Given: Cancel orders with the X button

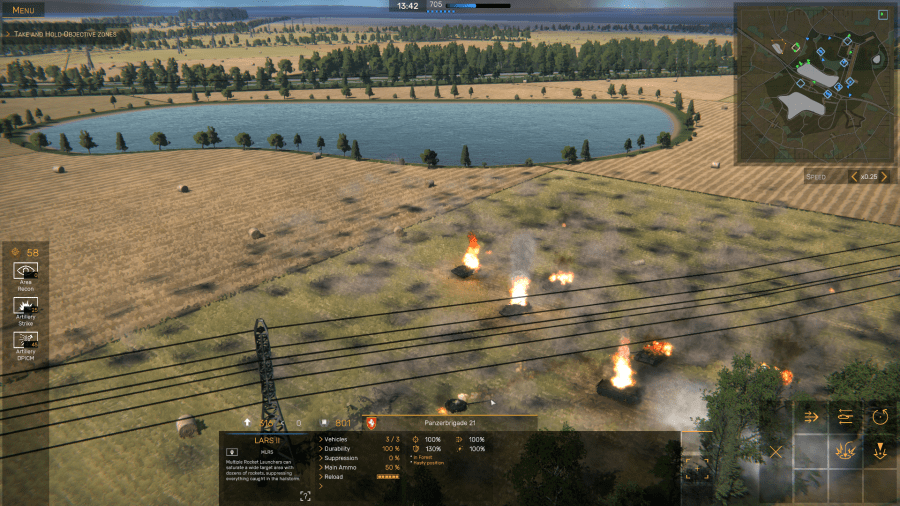Looking at the screenshot, I should (x=775, y=451).
